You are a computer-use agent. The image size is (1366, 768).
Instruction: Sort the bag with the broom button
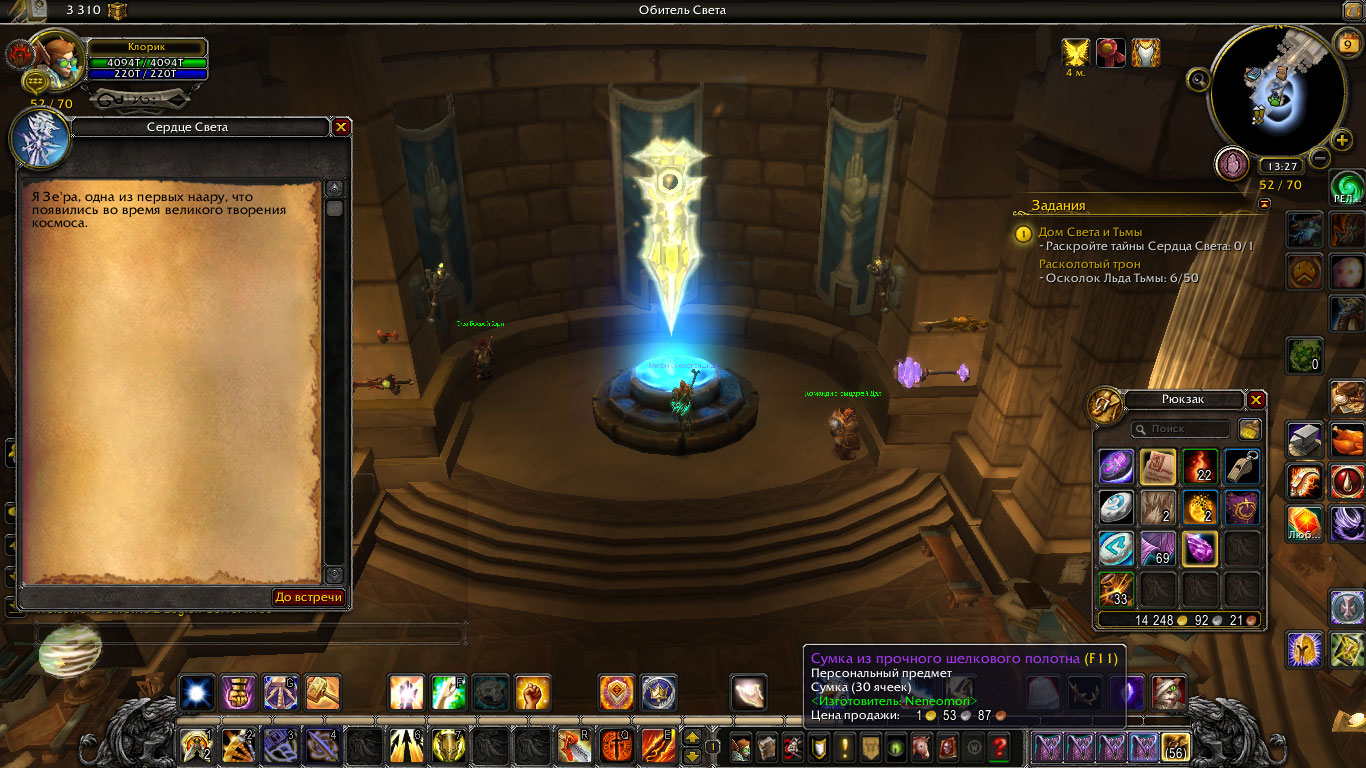pyautogui.click(x=1249, y=429)
